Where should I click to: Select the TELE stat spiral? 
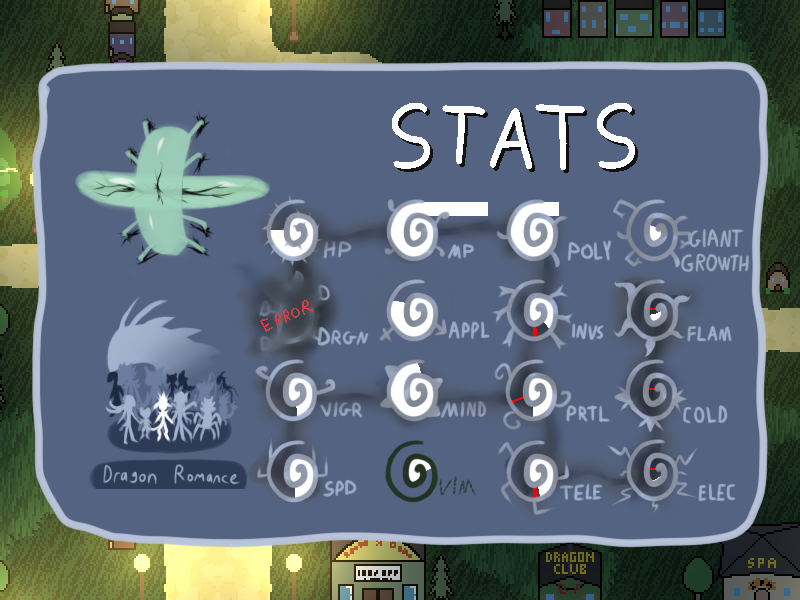(535, 471)
